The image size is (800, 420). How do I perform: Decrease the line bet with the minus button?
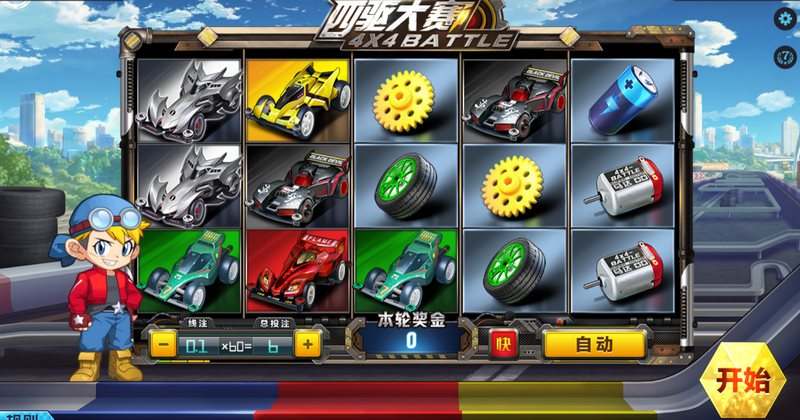click(x=164, y=344)
